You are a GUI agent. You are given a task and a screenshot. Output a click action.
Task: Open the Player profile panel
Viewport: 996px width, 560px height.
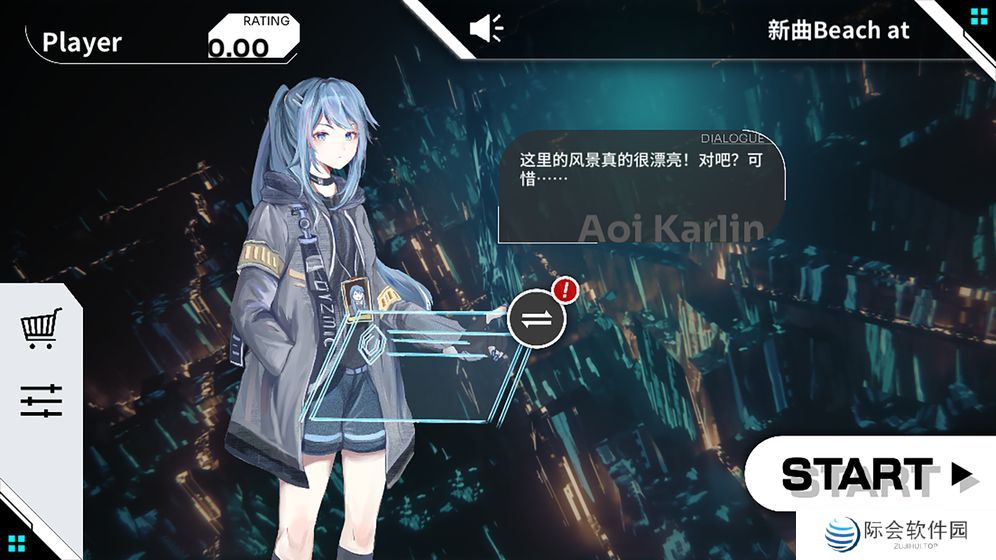click(82, 42)
